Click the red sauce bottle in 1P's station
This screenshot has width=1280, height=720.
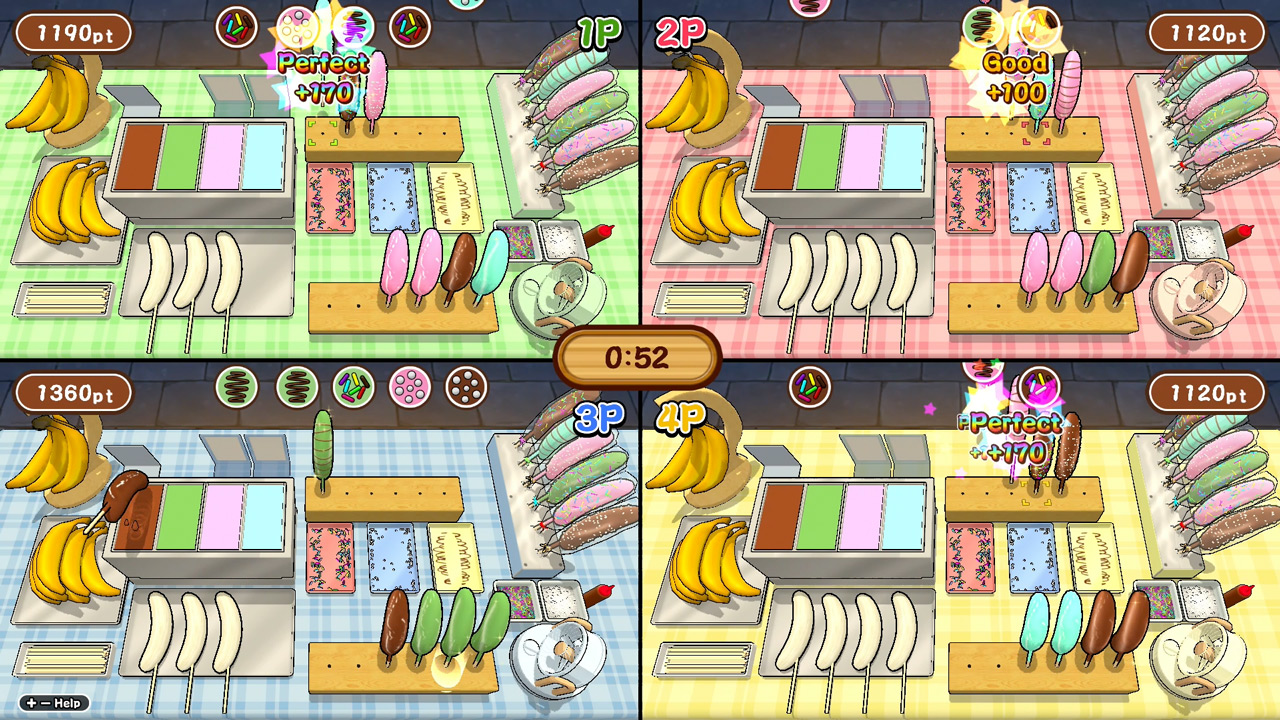[598, 233]
